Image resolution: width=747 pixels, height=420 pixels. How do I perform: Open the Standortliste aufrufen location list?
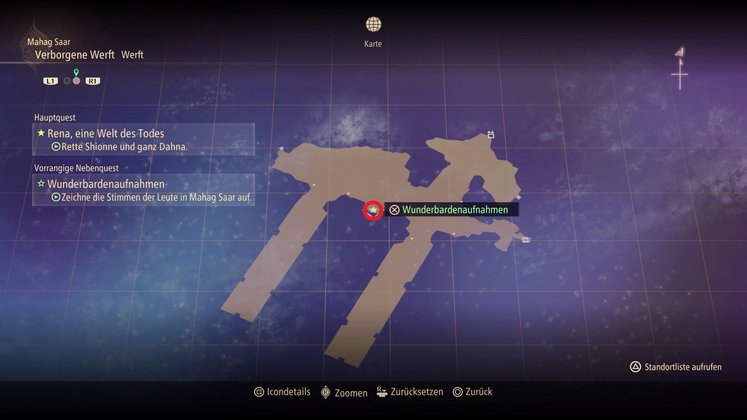coord(675,367)
